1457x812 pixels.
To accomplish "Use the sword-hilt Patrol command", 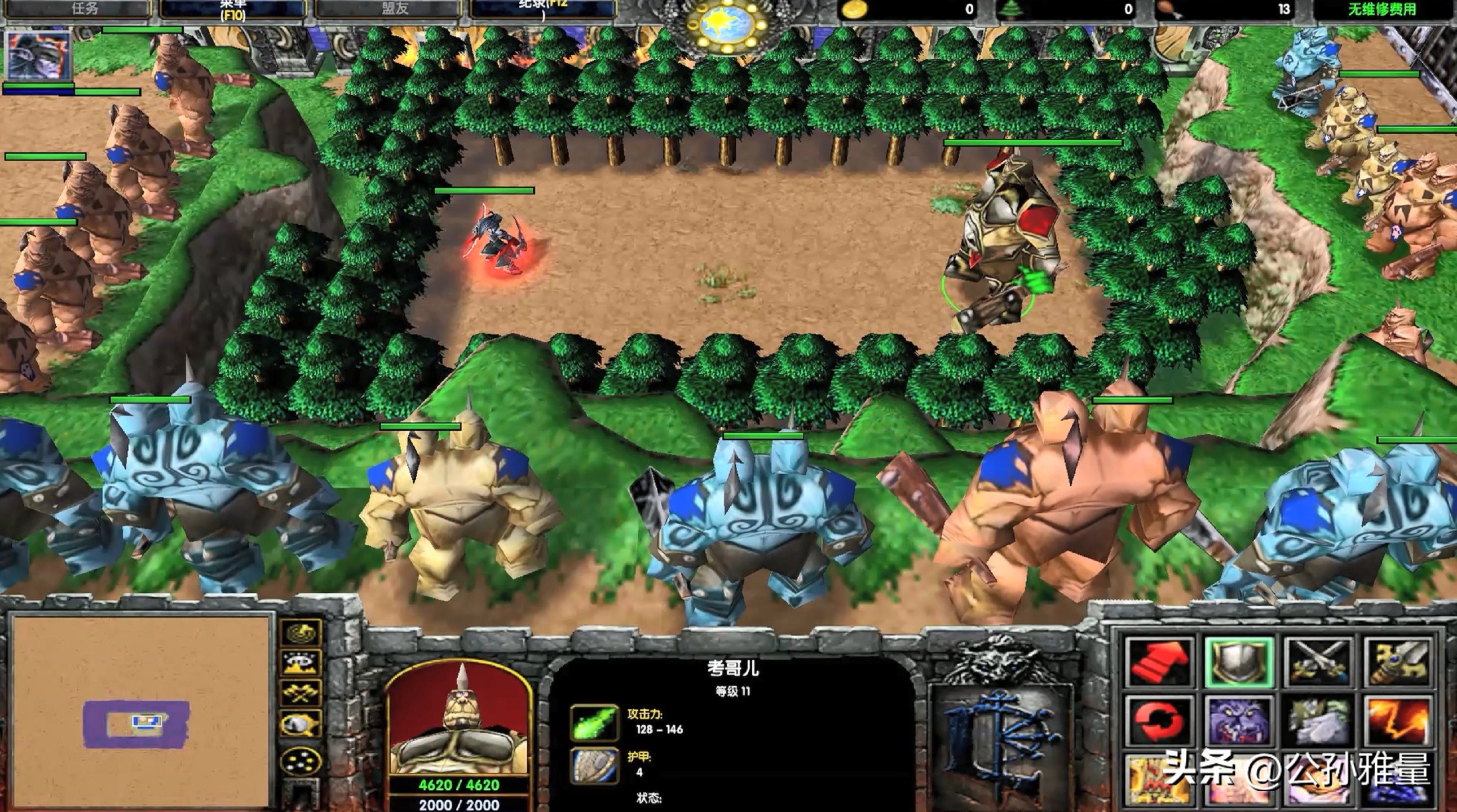I will tap(1398, 660).
